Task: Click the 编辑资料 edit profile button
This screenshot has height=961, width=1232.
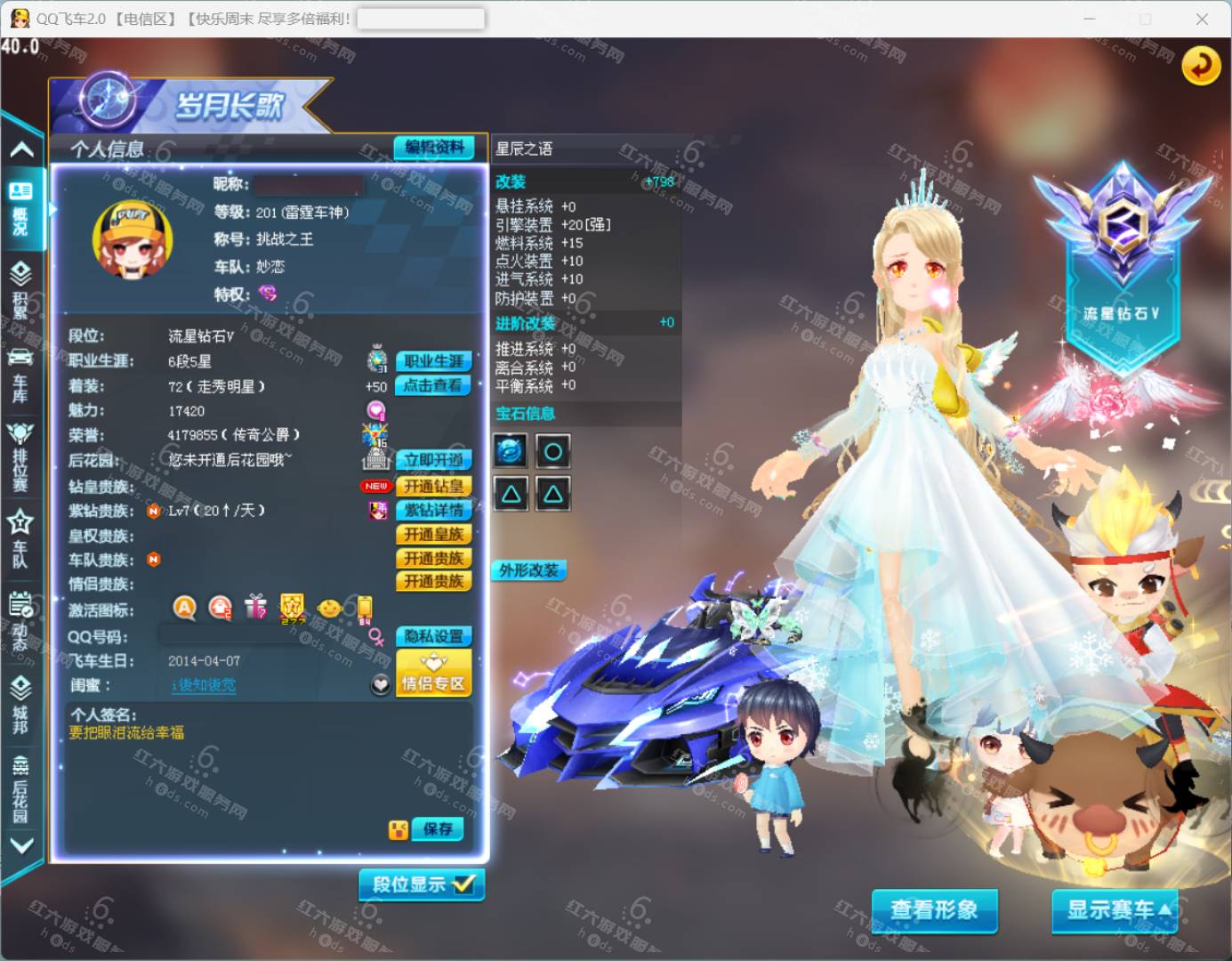Action: 434,148
